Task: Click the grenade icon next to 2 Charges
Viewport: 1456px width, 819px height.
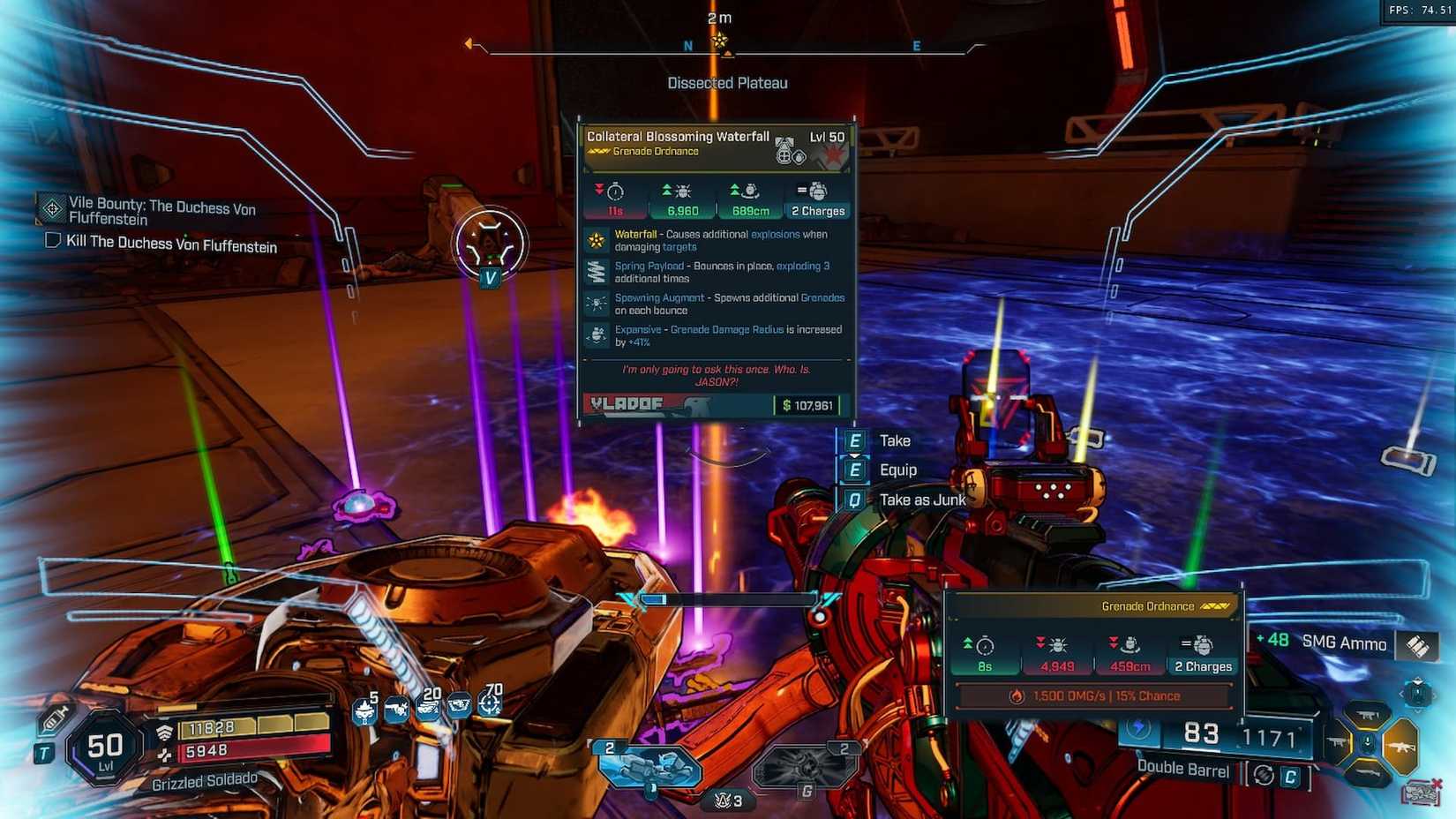Action: tap(817, 192)
